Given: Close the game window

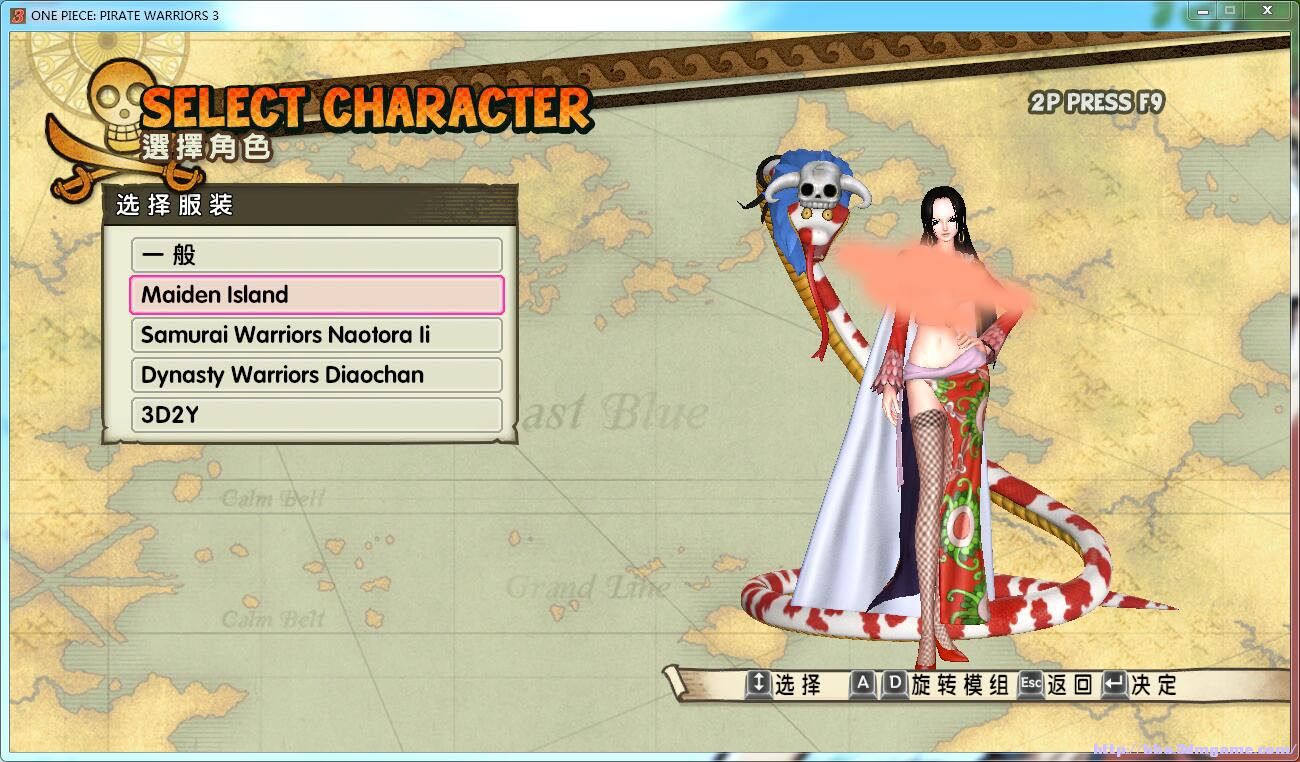Looking at the screenshot, I should [1268, 11].
